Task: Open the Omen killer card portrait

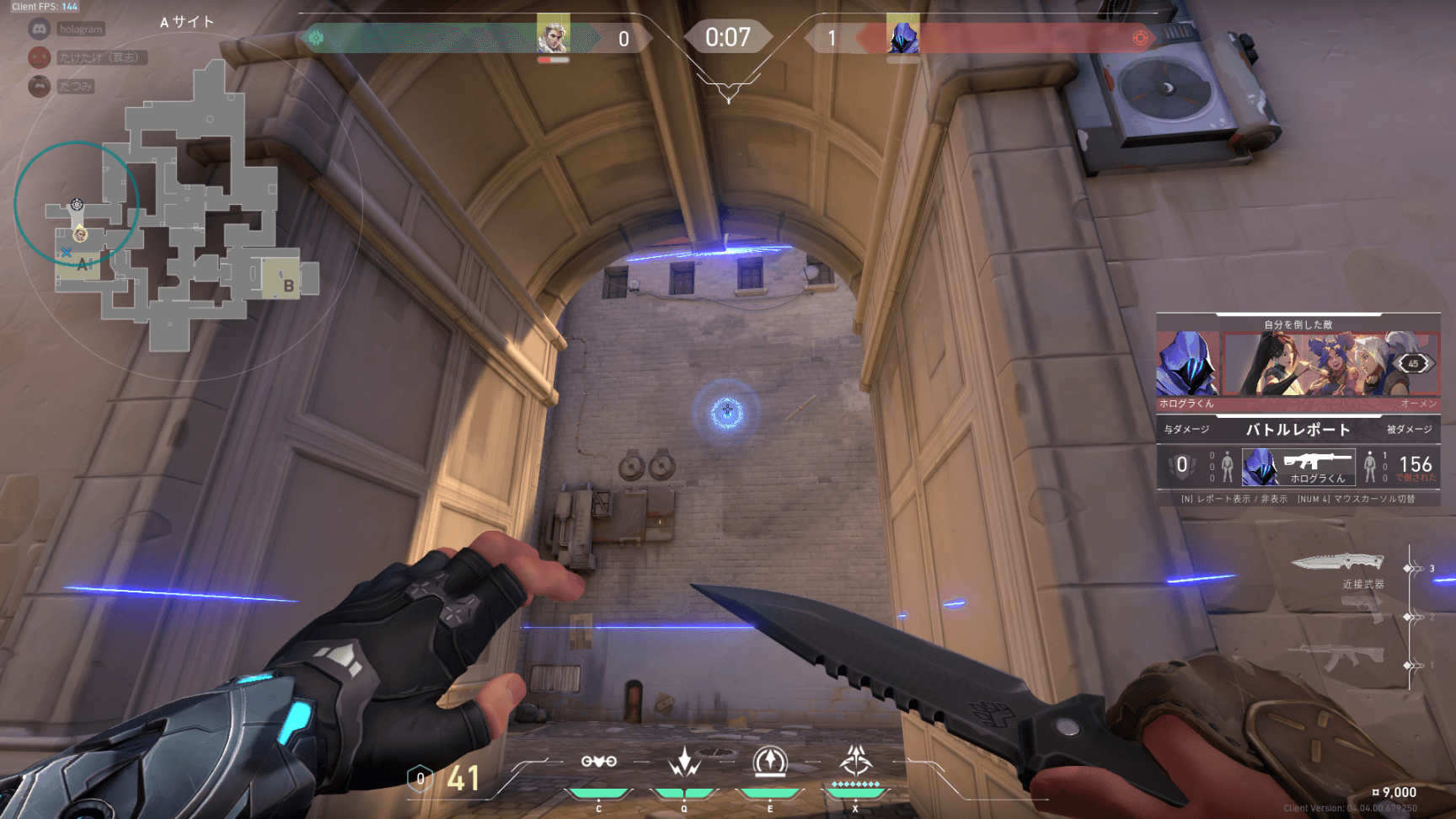Action: click(1187, 364)
